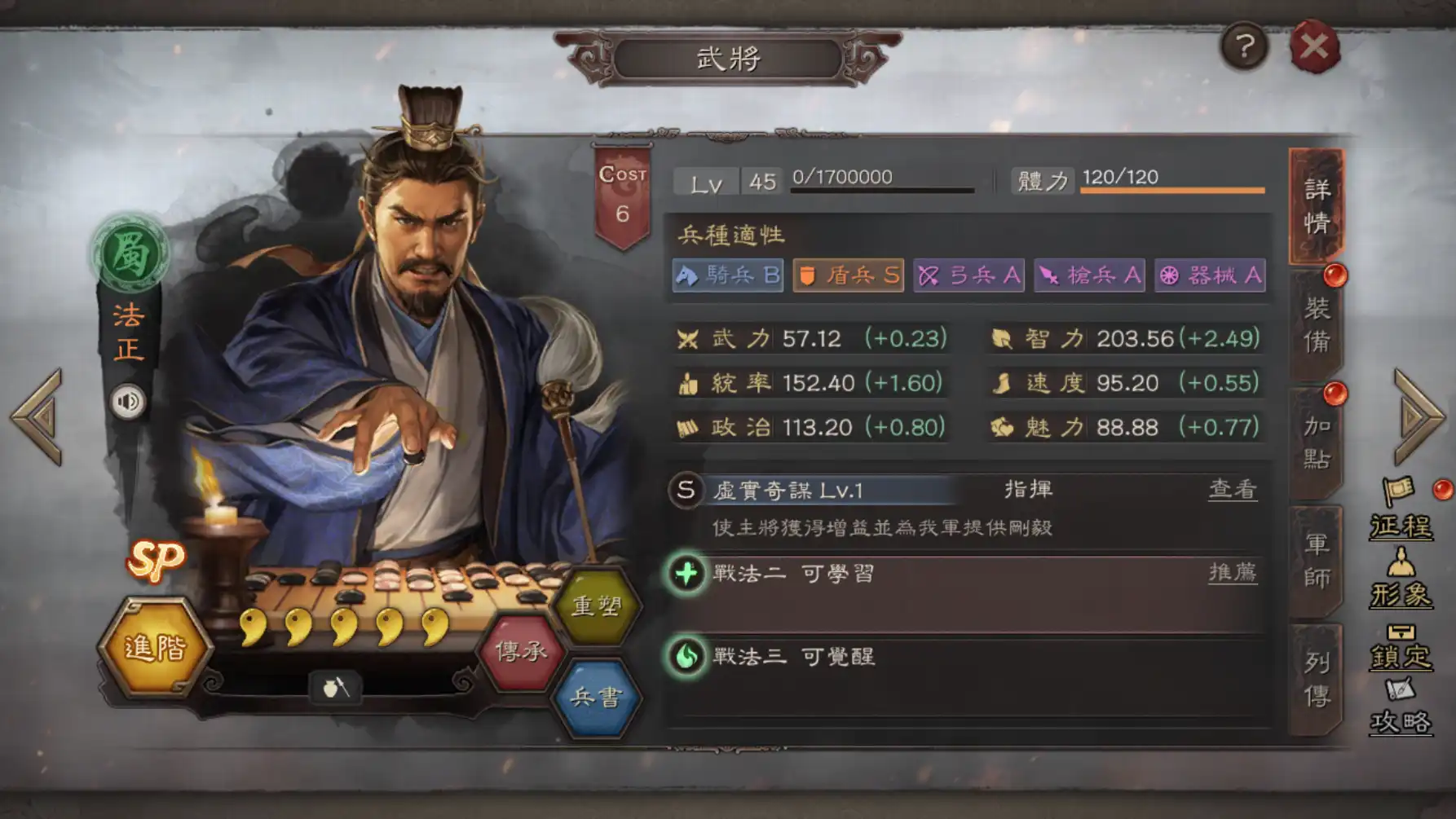
Task: Select the 盾兵 S shield troop badge
Action: [x=847, y=276]
